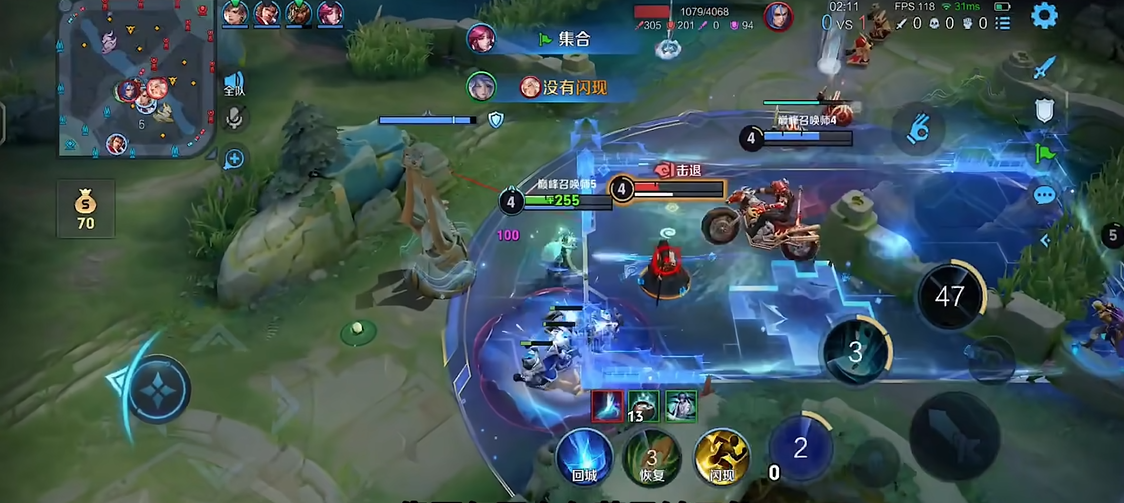Send the sword attack signal
Viewport: 1124px width, 503px height.
pos(1044,68)
